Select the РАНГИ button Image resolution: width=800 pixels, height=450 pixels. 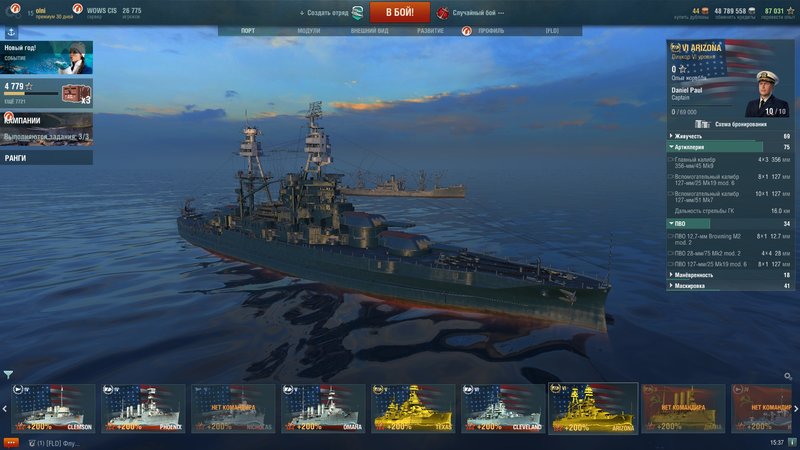46,157
